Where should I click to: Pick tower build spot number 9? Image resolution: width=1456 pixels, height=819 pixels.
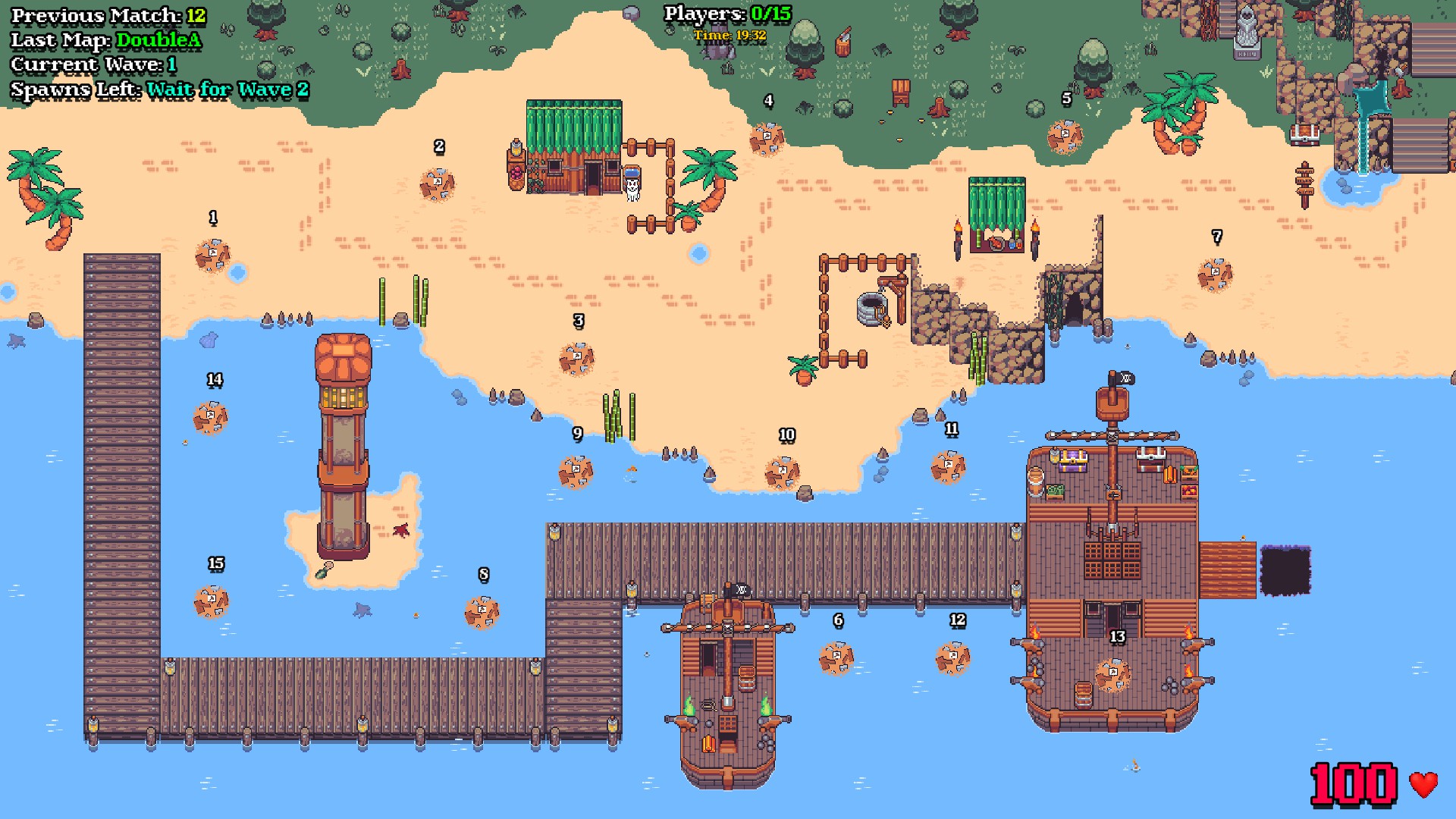coord(576,472)
